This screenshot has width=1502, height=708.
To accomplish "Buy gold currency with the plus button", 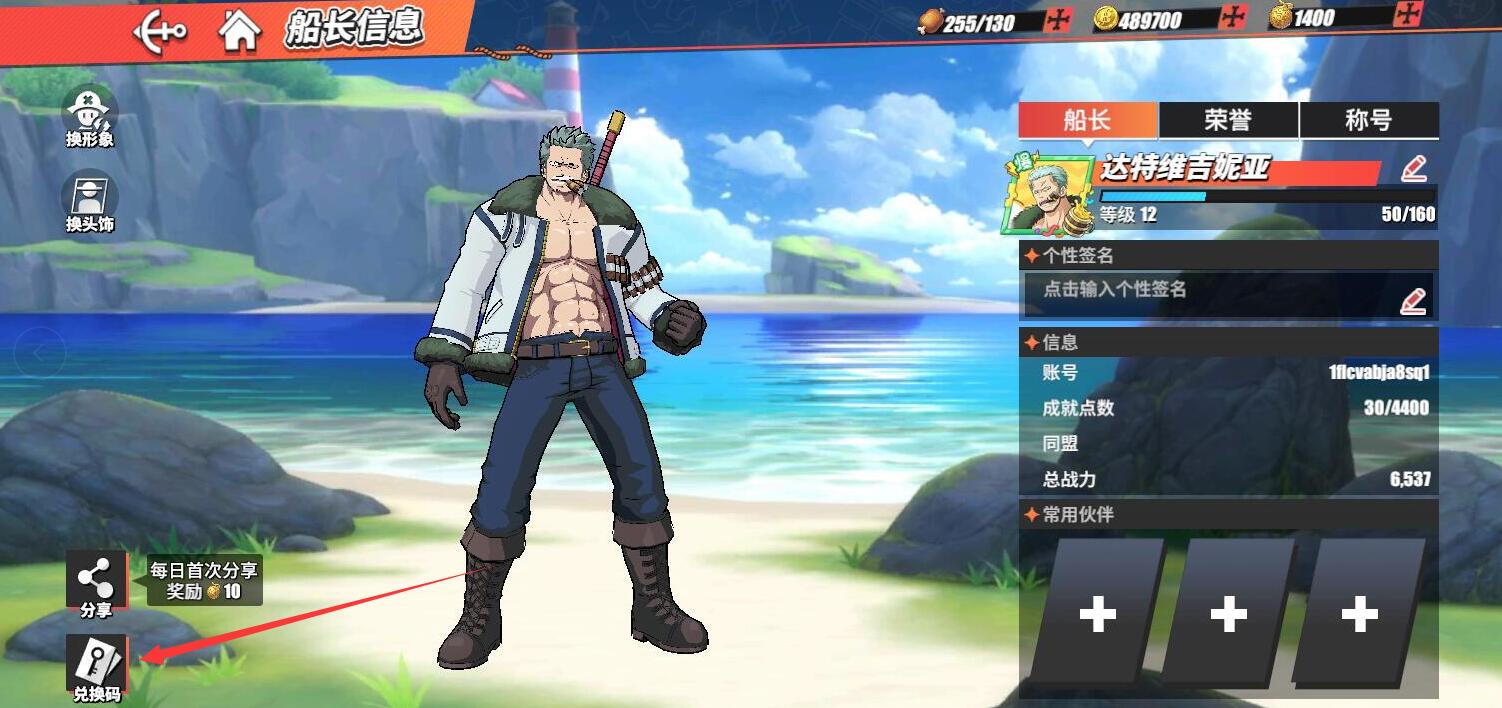I will tap(1408, 15).
